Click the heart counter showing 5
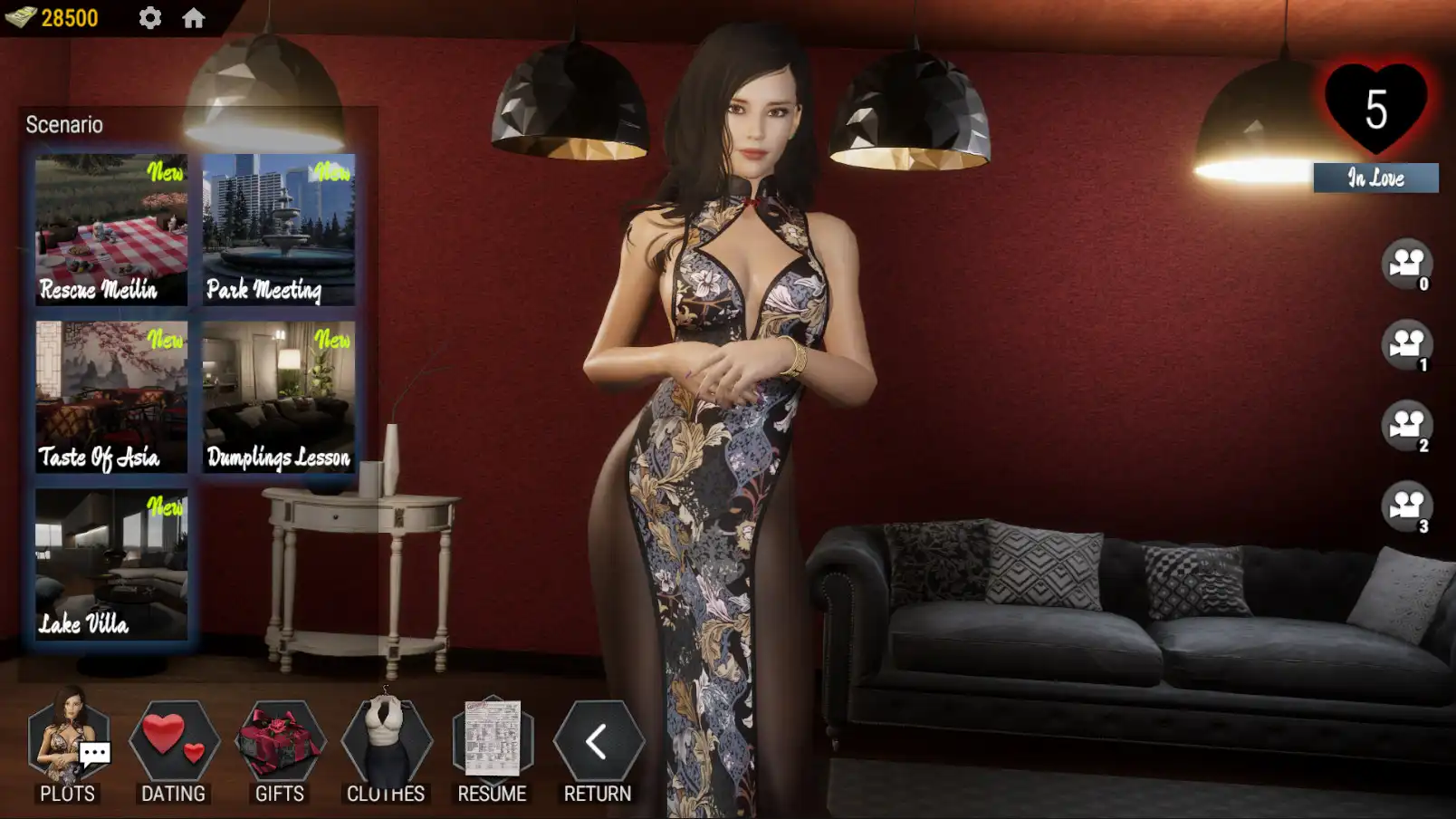Viewport: 1456px width, 819px height. tap(1375, 109)
